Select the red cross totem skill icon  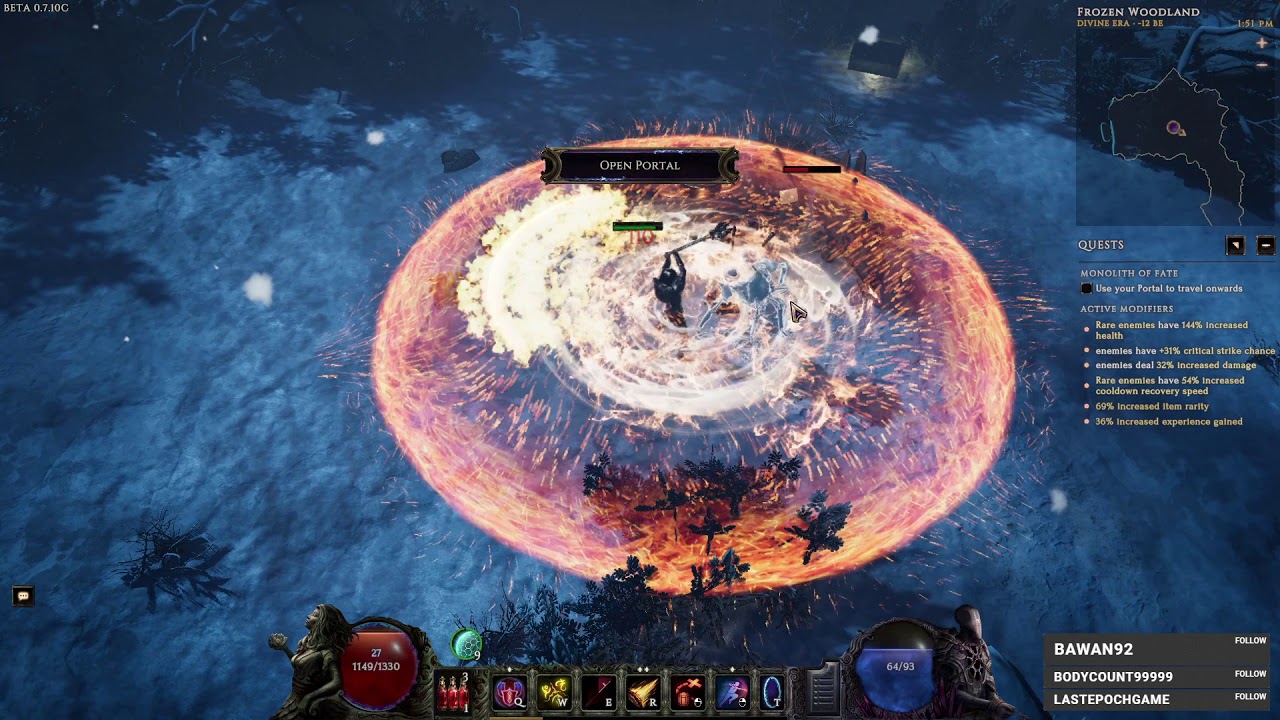pyautogui.click(x=688, y=692)
